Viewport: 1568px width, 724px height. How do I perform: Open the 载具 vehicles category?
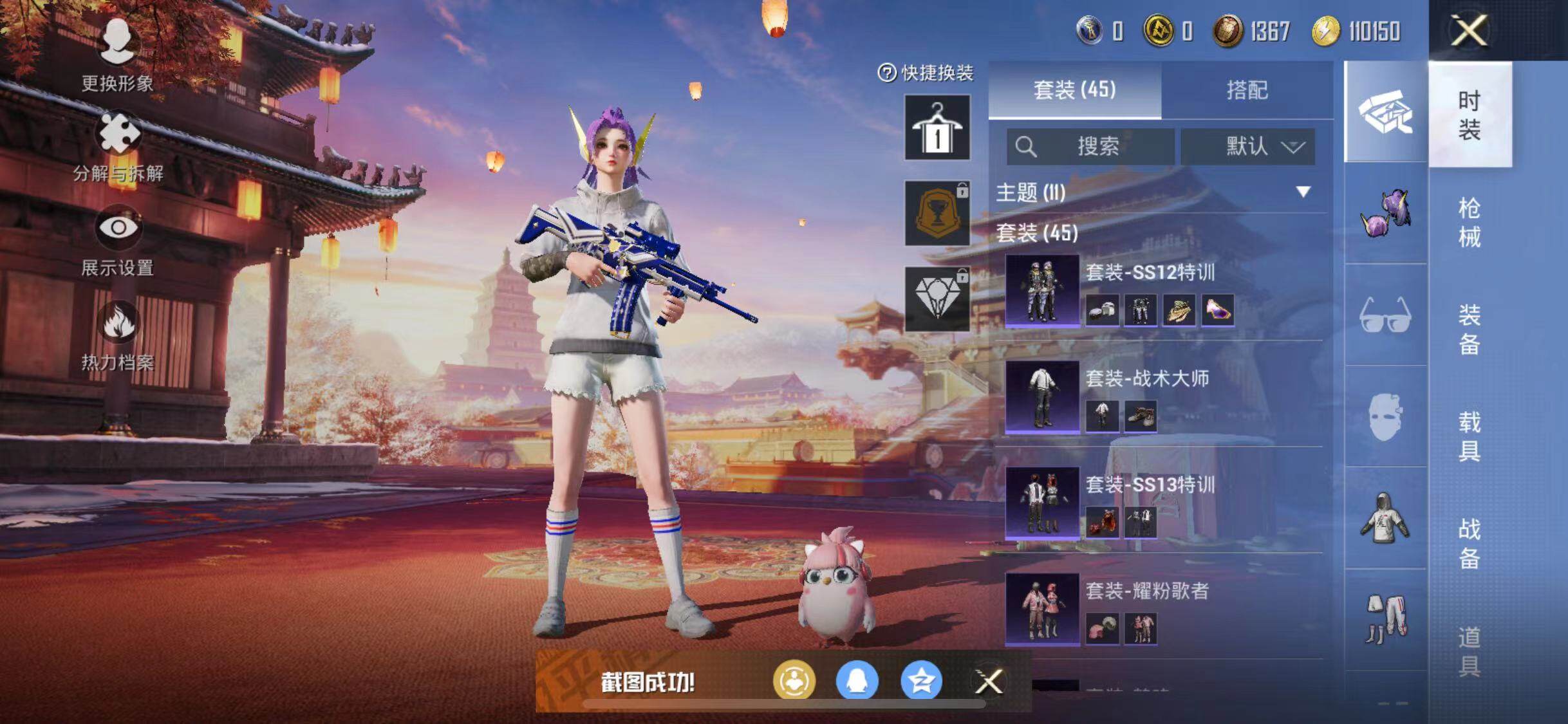point(1468,436)
